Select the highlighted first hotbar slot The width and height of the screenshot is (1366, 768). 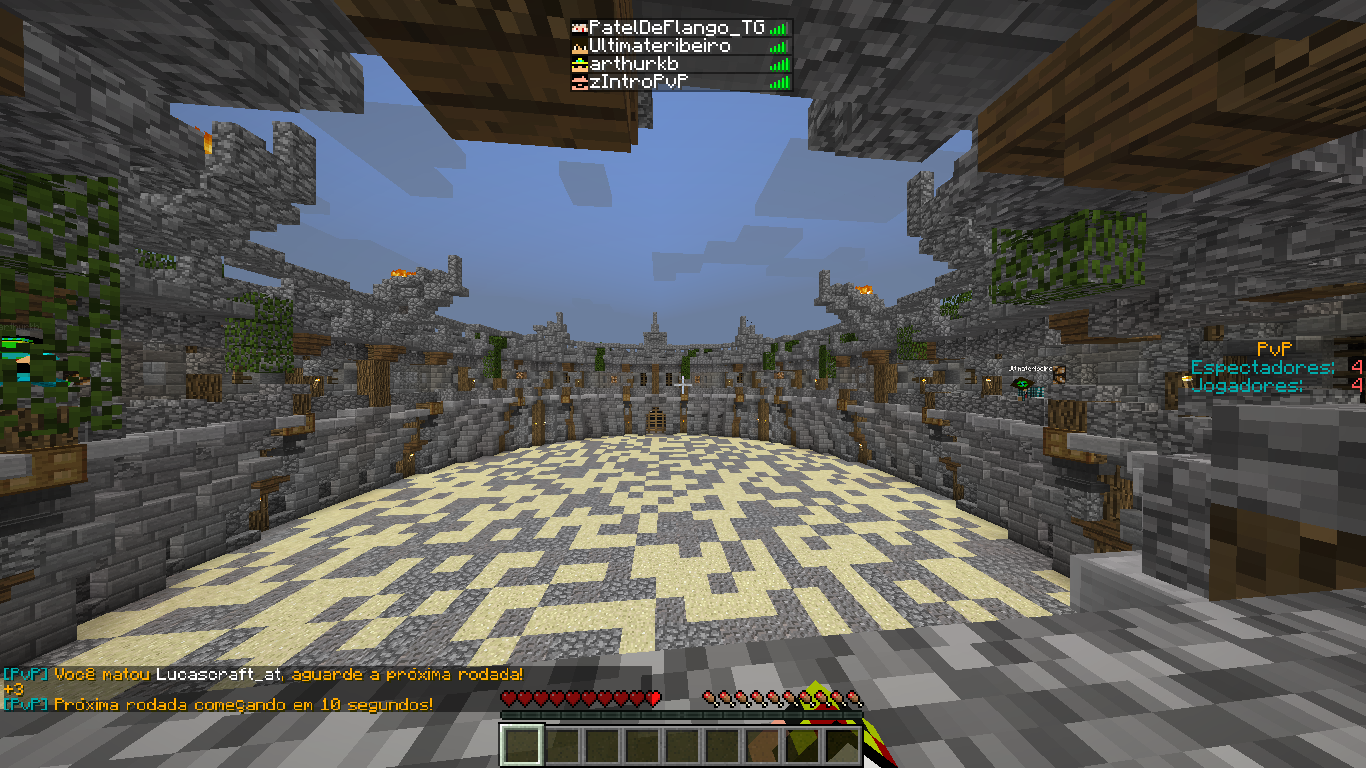point(522,745)
